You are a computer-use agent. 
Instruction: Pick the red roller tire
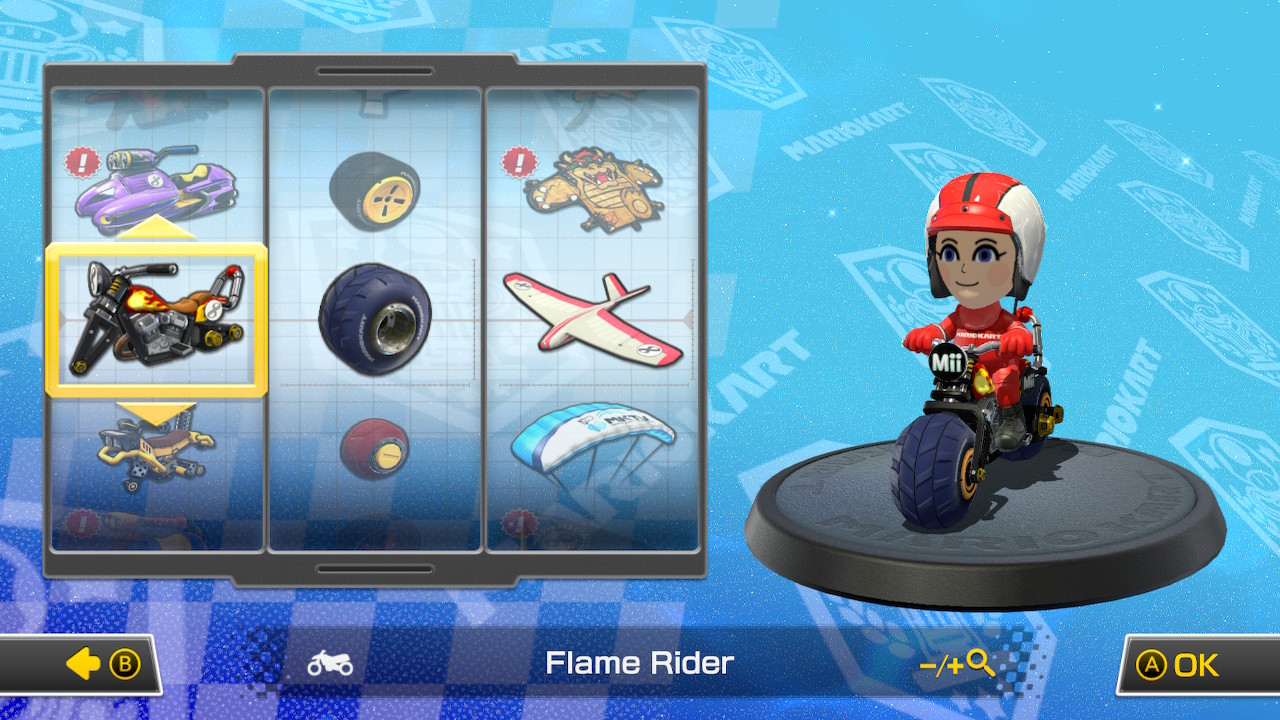pyautogui.click(x=373, y=450)
